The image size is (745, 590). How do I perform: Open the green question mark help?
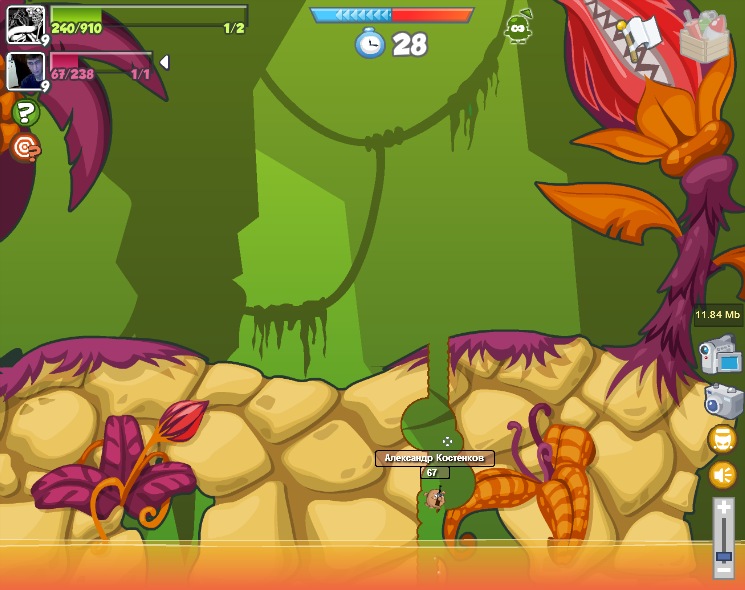tap(25, 112)
